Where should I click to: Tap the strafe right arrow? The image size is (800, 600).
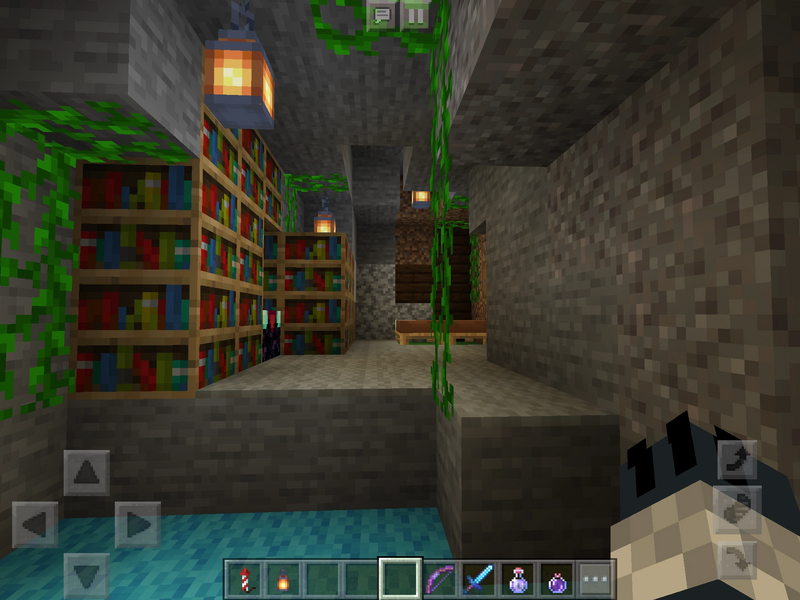tap(138, 524)
